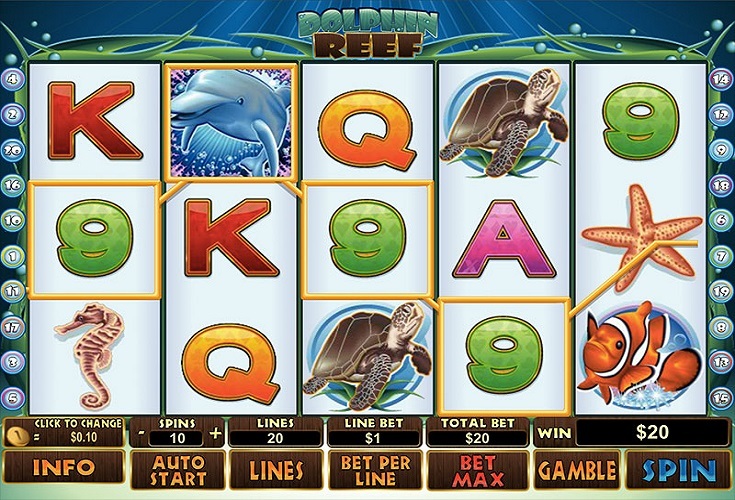Screen dimensions: 735x500
Task: Increase the auto spins with plus
Action: coord(216,434)
